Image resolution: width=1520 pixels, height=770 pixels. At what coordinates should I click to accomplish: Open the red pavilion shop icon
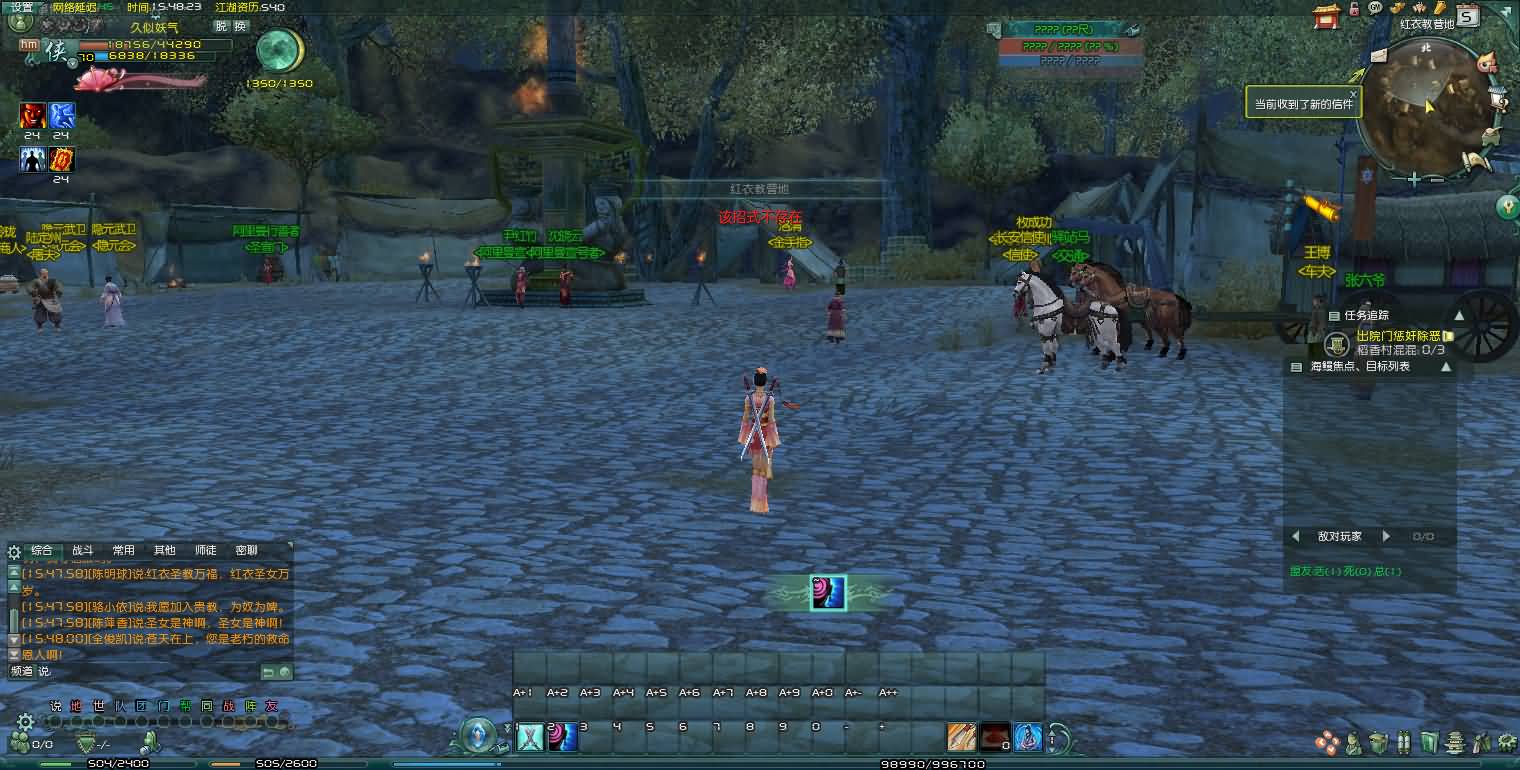pos(1327,15)
